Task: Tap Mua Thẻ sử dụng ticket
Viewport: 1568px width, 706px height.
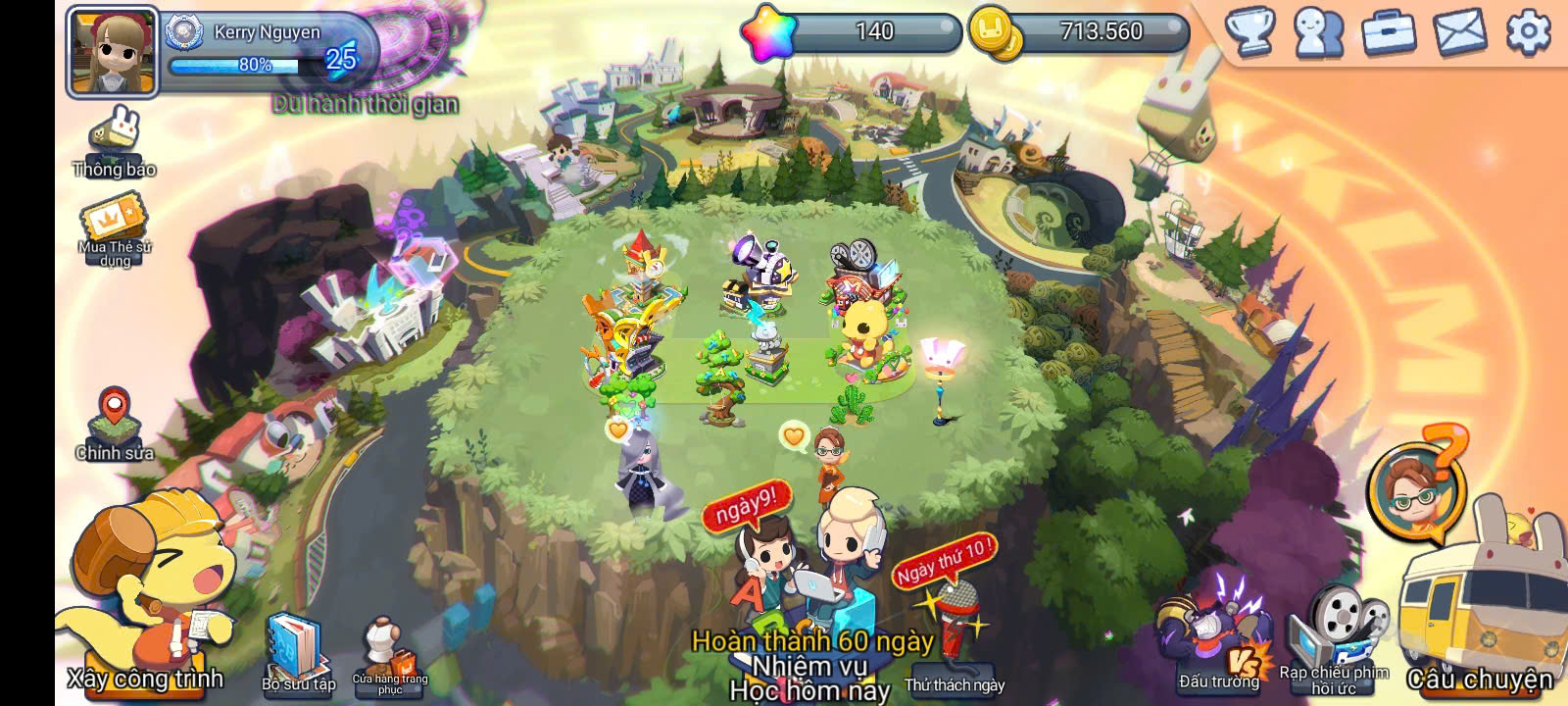Action: (115, 232)
